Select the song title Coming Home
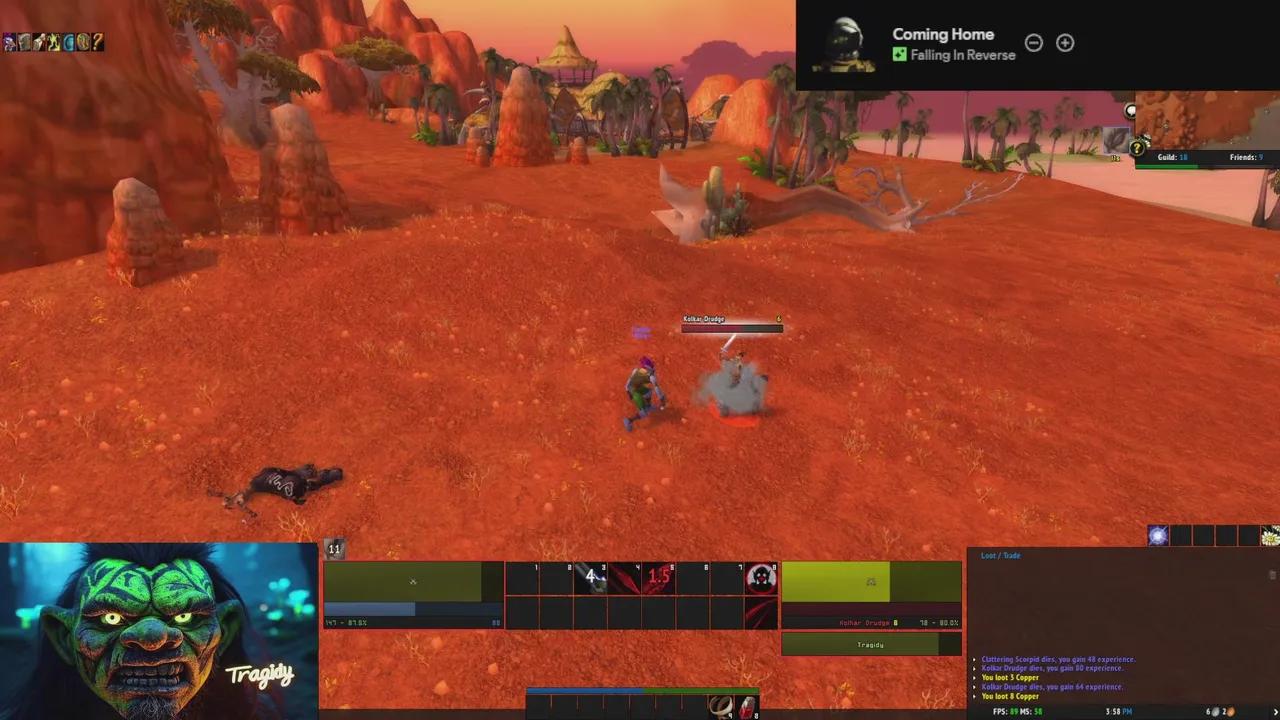This screenshot has height=720, width=1280. click(942, 34)
